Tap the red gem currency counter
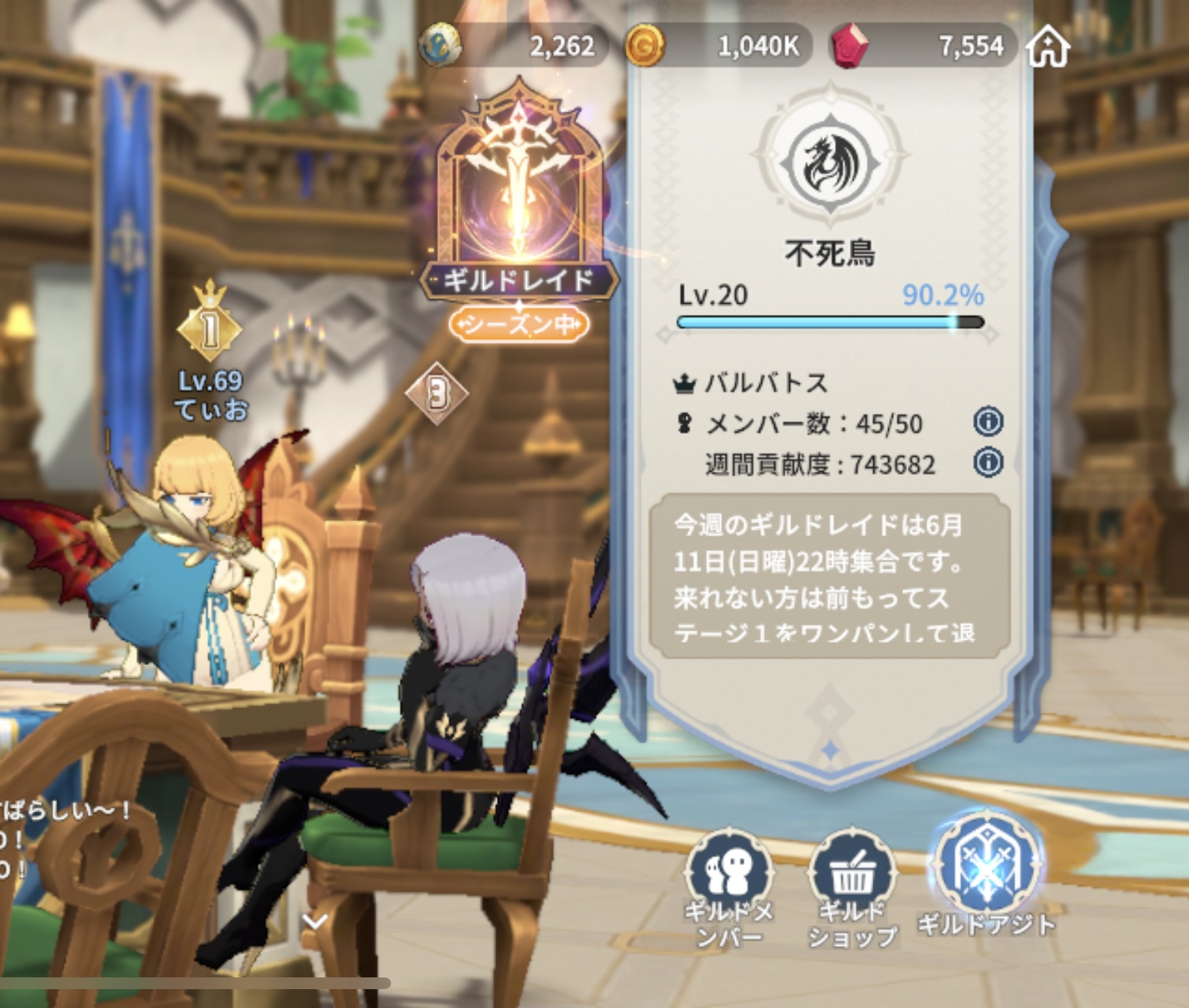This screenshot has height=1008, width=1189. 924,46
